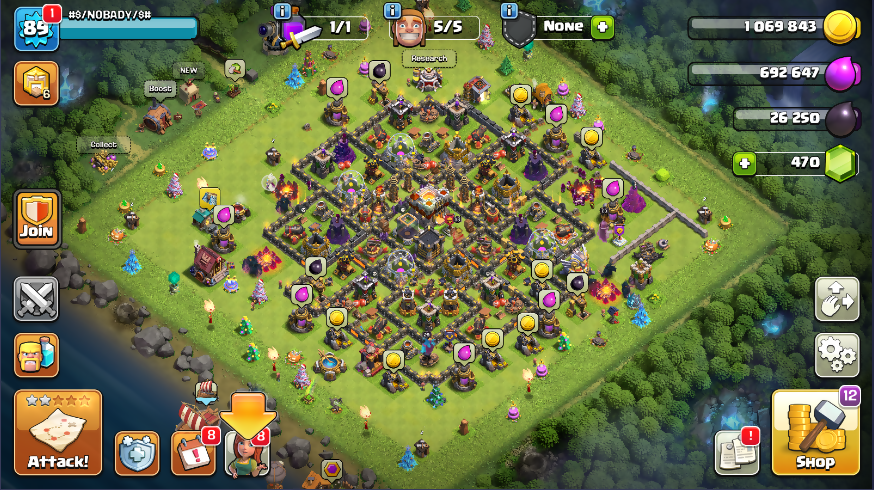Read the news and inbox messages
874x490 pixels.
(737, 452)
